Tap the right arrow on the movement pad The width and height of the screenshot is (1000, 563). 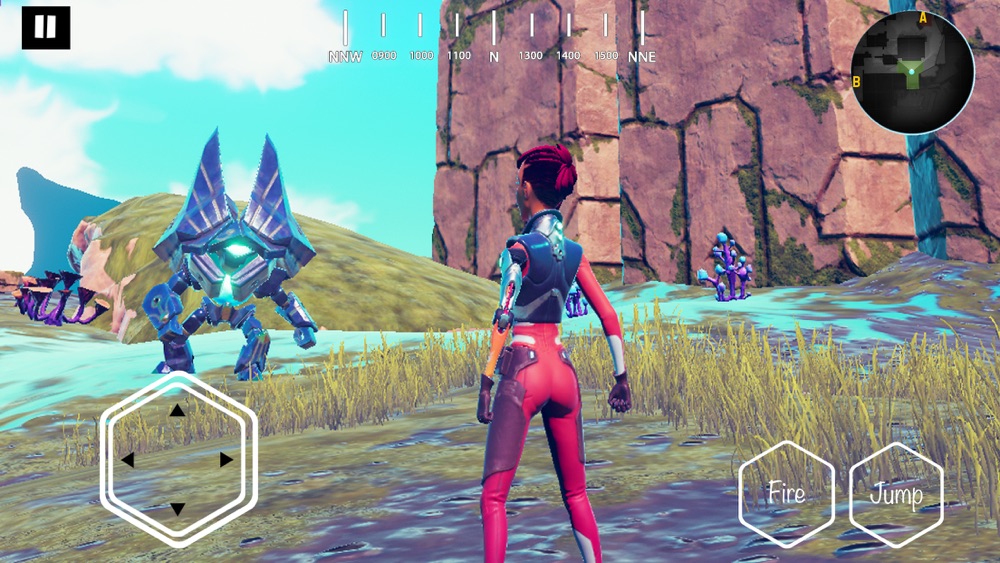click(x=226, y=460)
